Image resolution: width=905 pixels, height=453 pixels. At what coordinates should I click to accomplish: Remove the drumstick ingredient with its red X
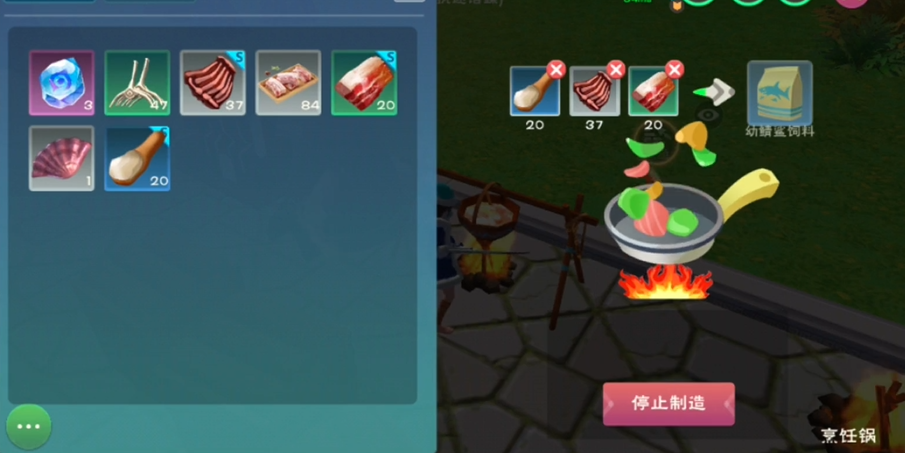(x=556, y=70)
